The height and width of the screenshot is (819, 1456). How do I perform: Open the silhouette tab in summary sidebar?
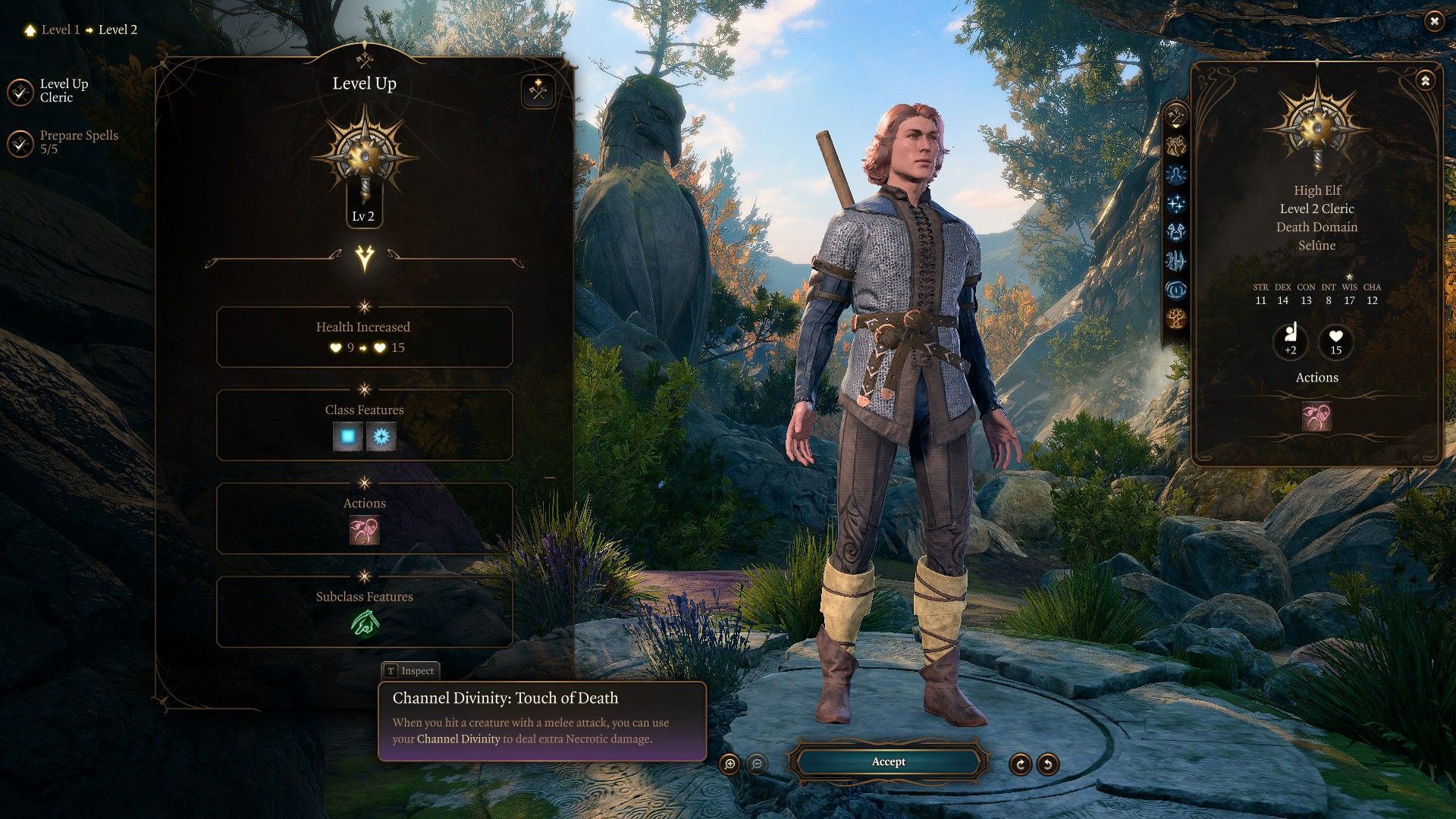[1176, 175]
